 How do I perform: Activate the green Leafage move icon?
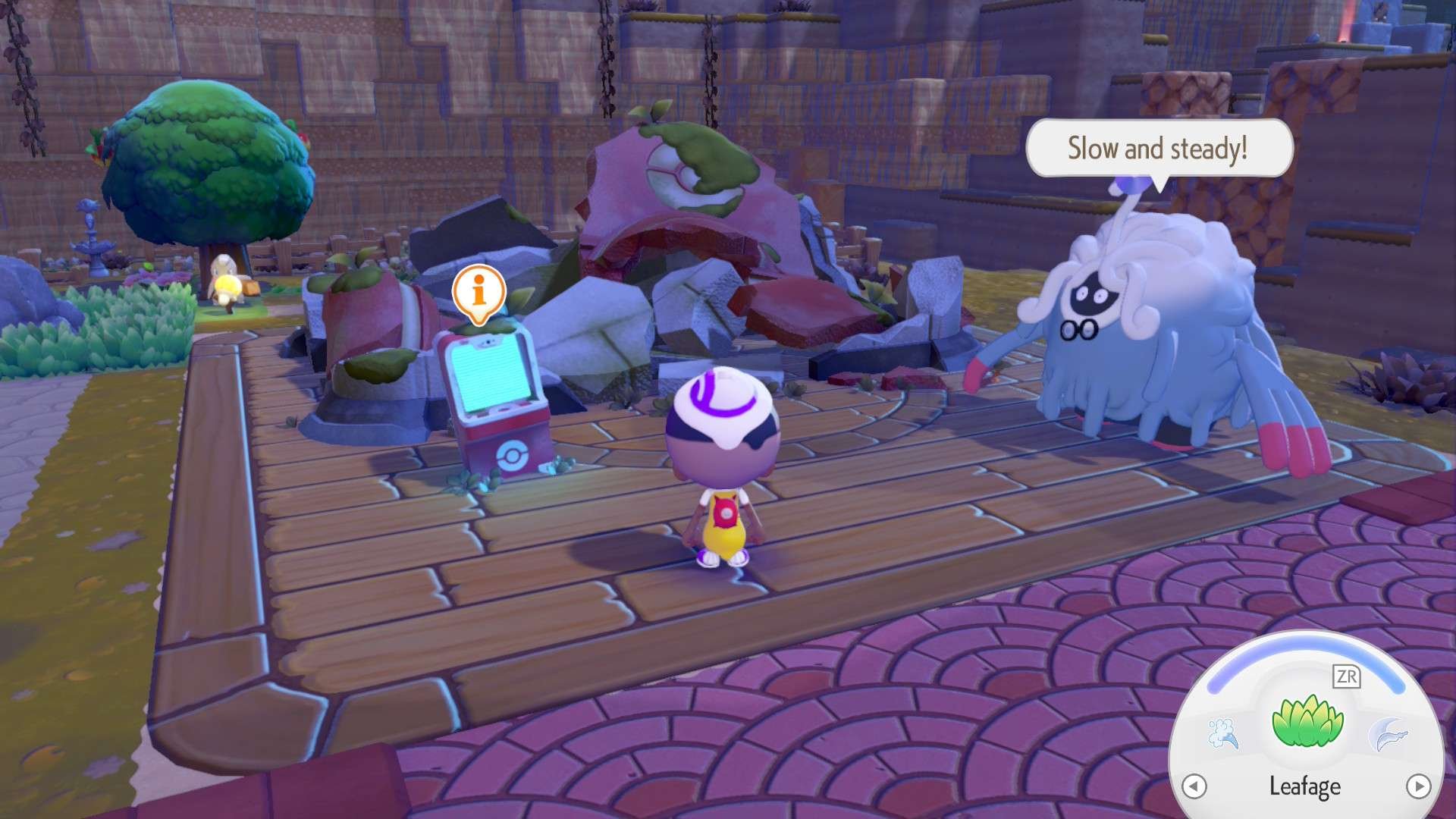click(1307, 721)
